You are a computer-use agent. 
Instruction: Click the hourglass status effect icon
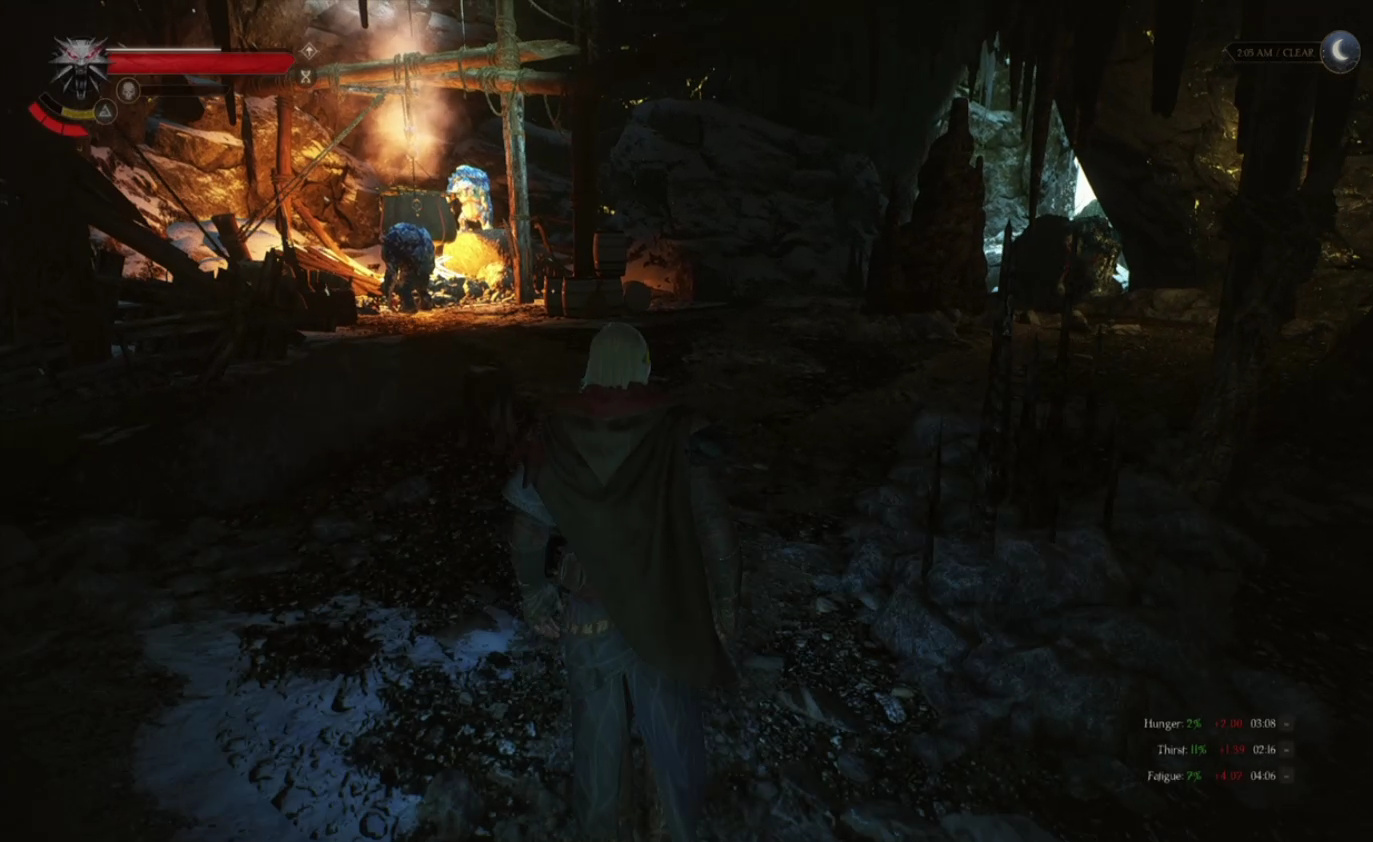coord(306,75)
